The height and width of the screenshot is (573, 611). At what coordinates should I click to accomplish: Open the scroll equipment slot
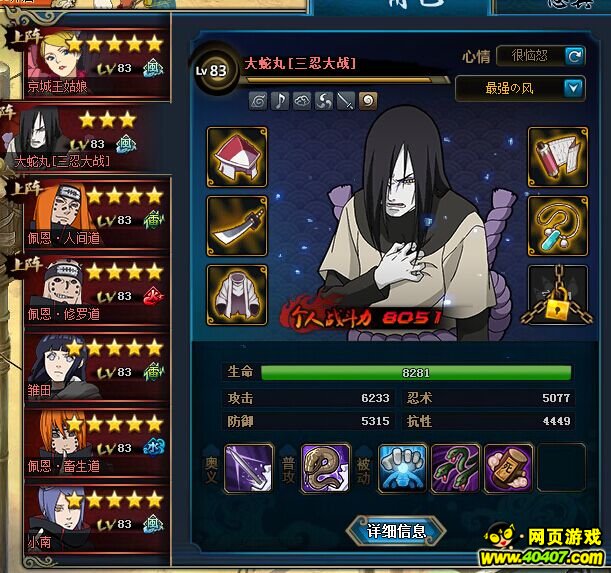(557, 156)
